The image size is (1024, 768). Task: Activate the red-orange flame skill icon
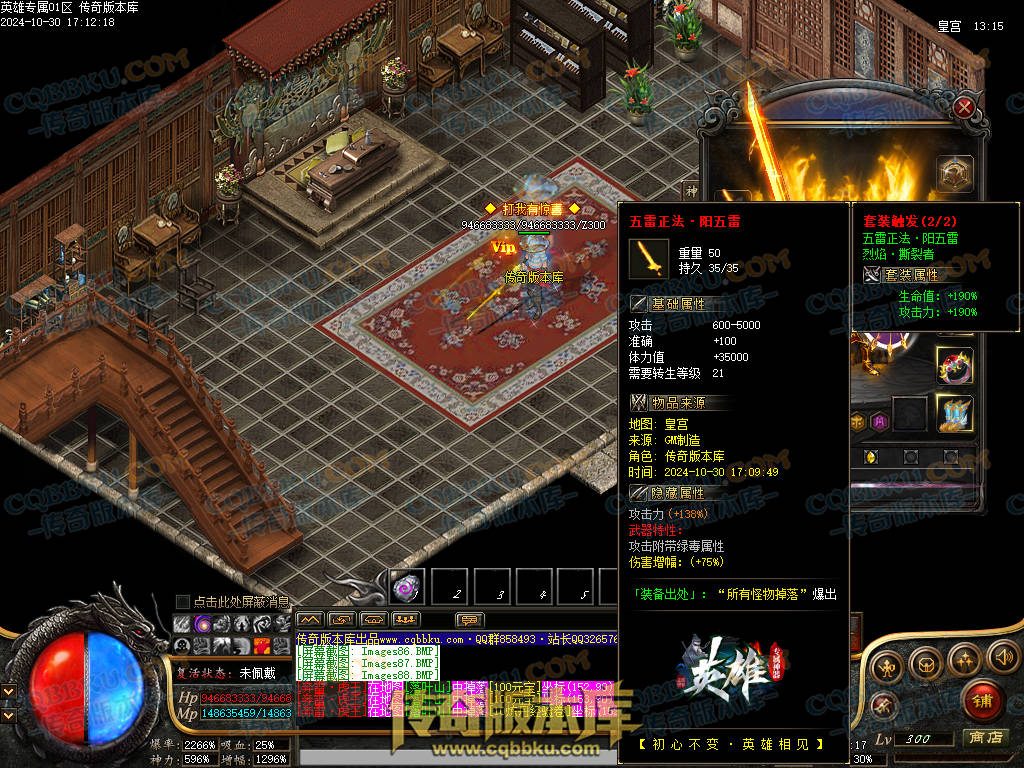pos(262,646)
